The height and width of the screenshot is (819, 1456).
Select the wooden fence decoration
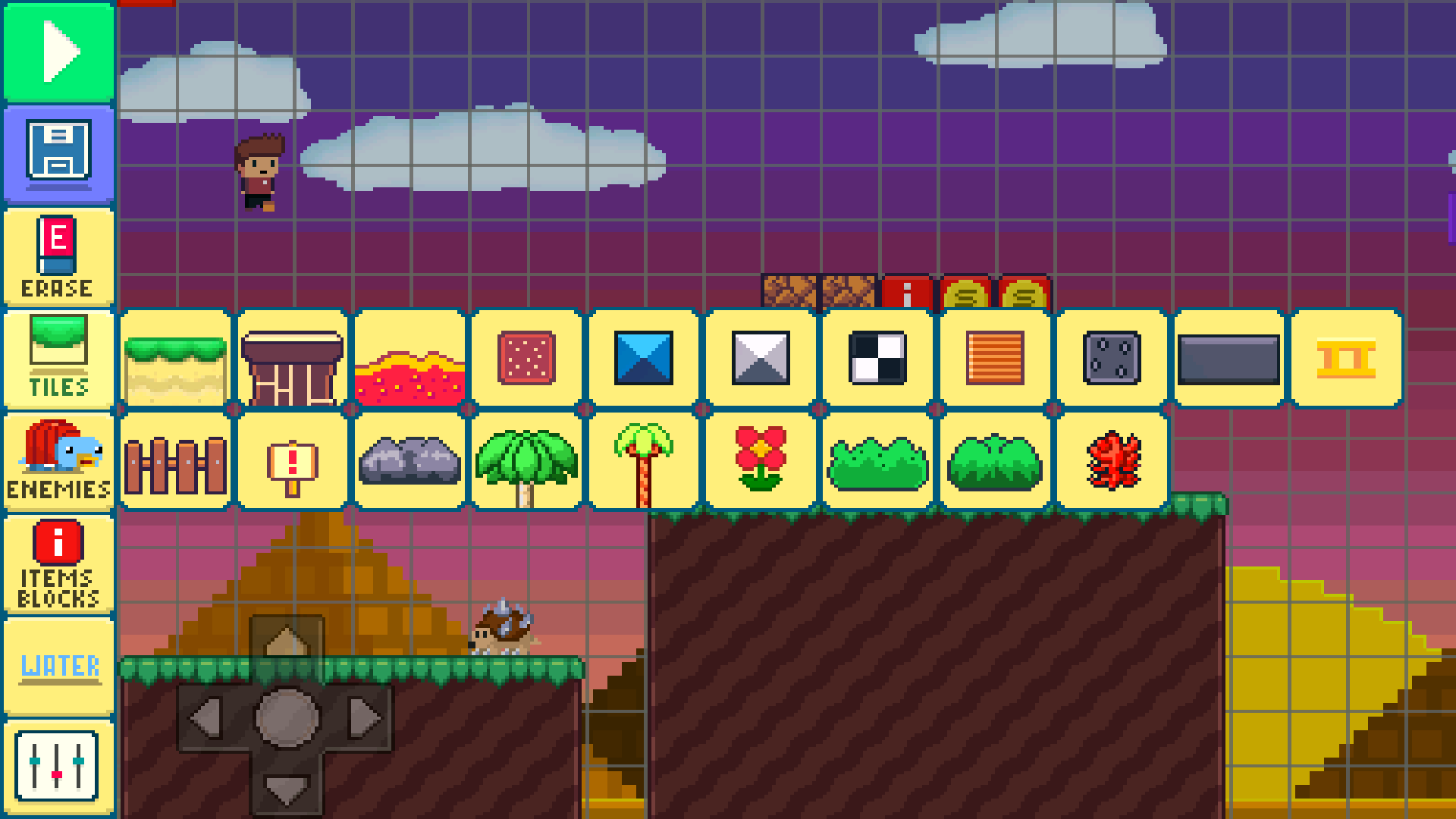click(x=176, y=460)
